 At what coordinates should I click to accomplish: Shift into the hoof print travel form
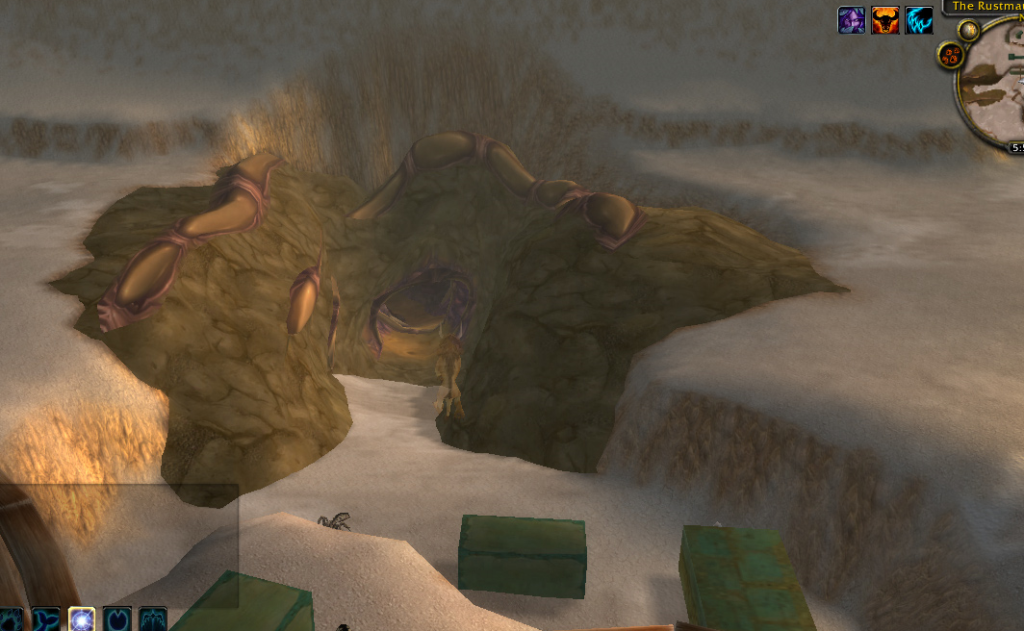pyautogui.click(x=117, y=620)
